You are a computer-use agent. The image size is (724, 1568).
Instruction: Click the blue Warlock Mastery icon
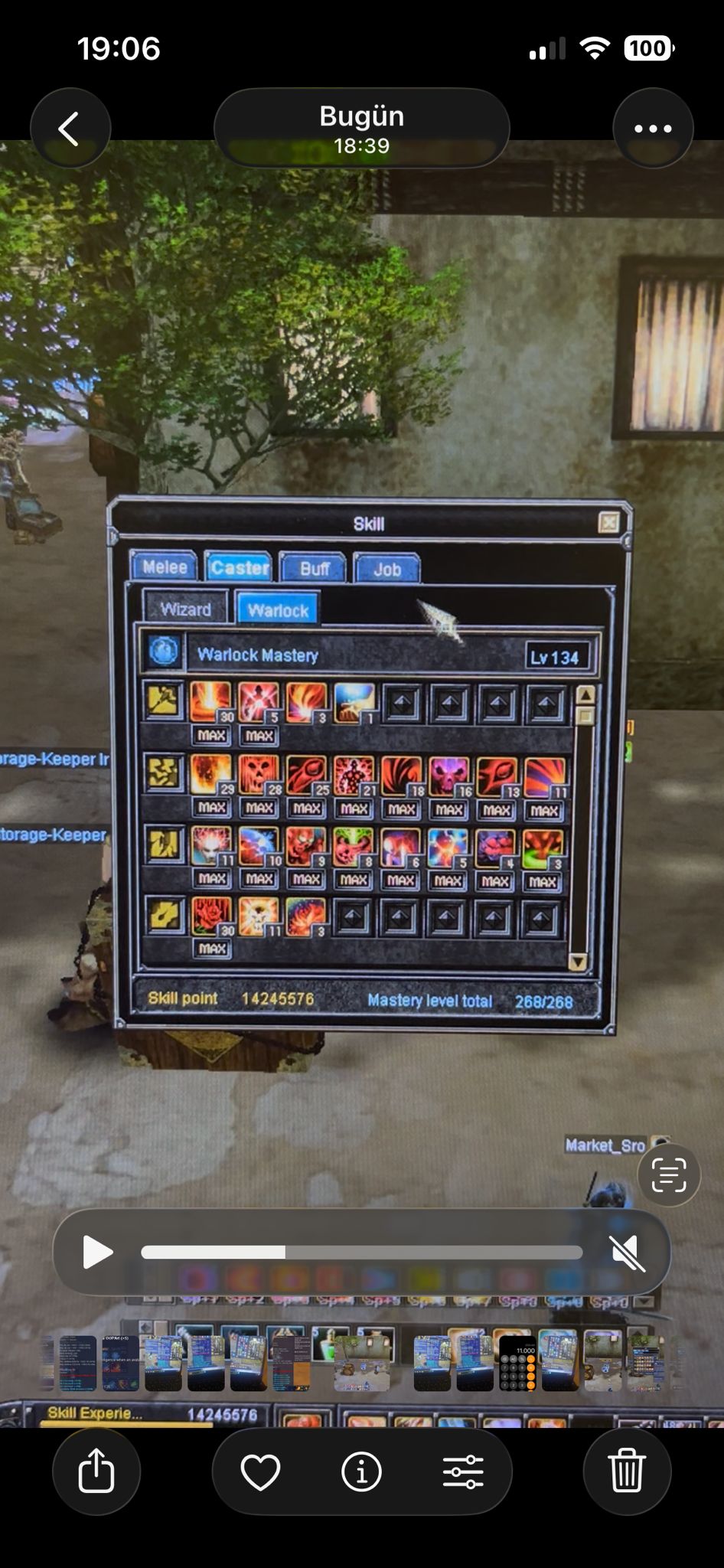click(163, 652)
